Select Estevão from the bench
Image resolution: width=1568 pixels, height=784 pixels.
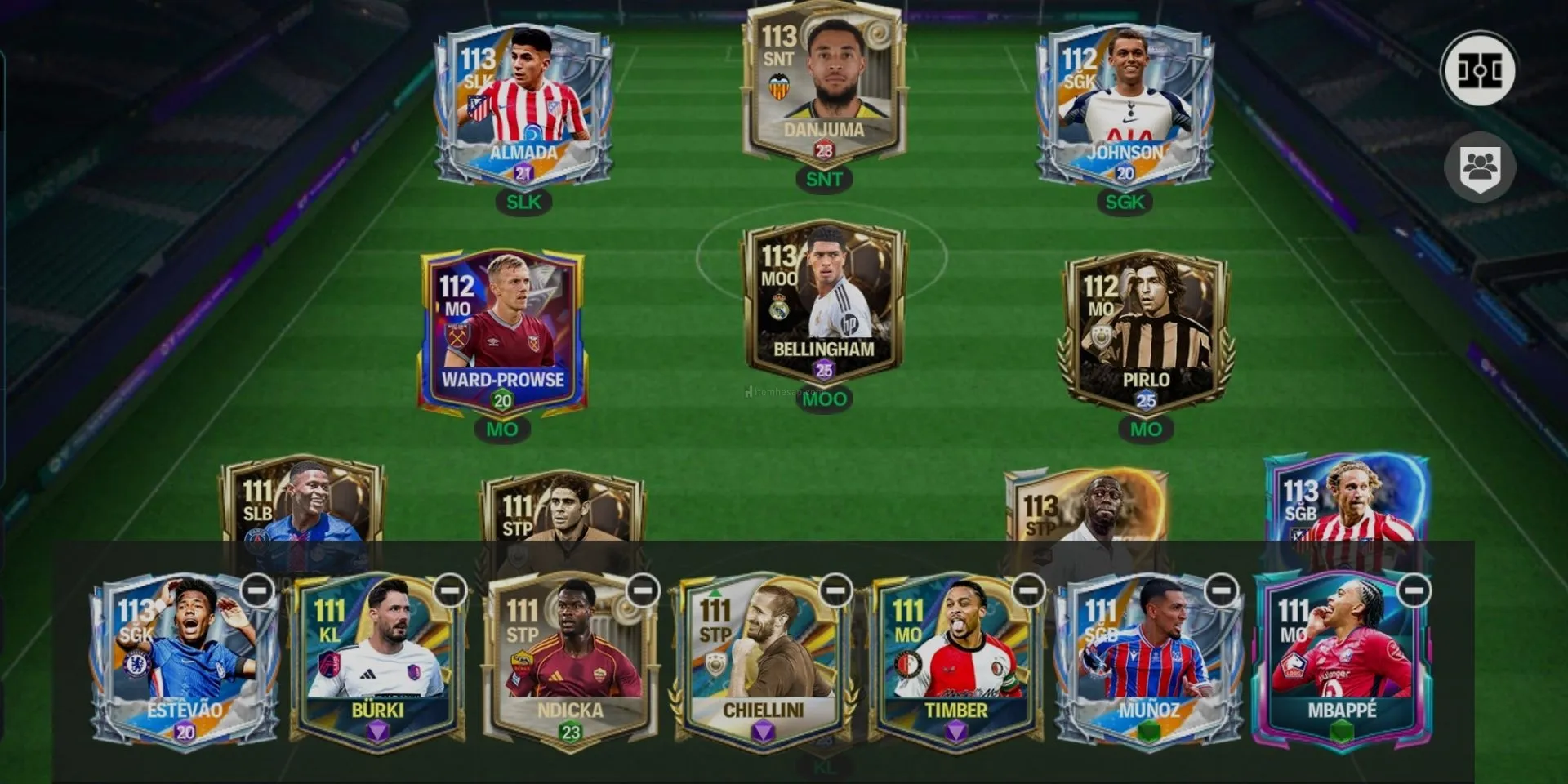(x=185, y=661)
